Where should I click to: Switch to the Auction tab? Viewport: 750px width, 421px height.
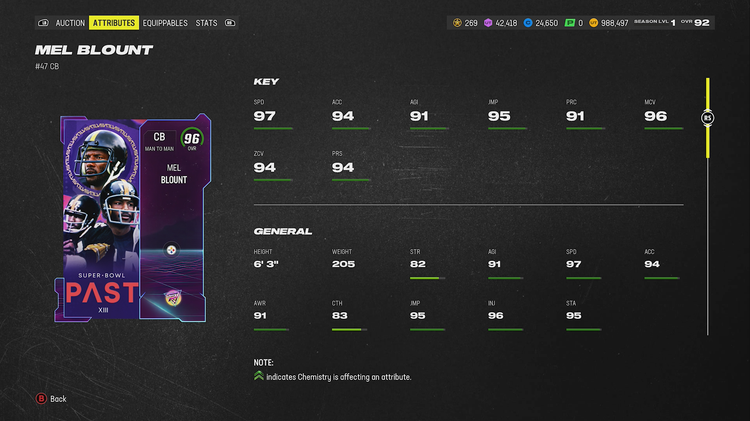[70, 22]
